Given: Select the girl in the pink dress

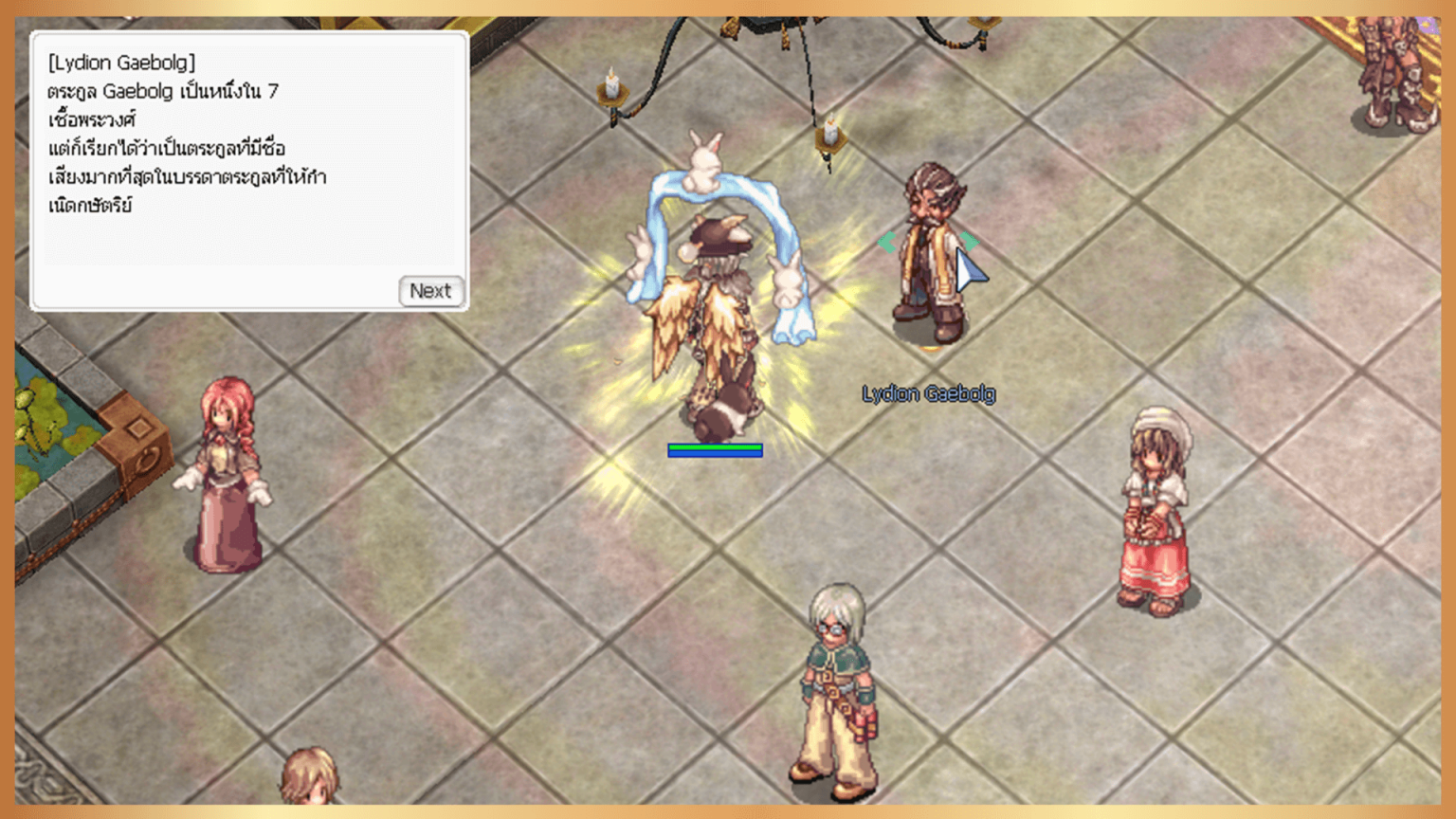Looking at the screenshot, I should click(1153, 502).
